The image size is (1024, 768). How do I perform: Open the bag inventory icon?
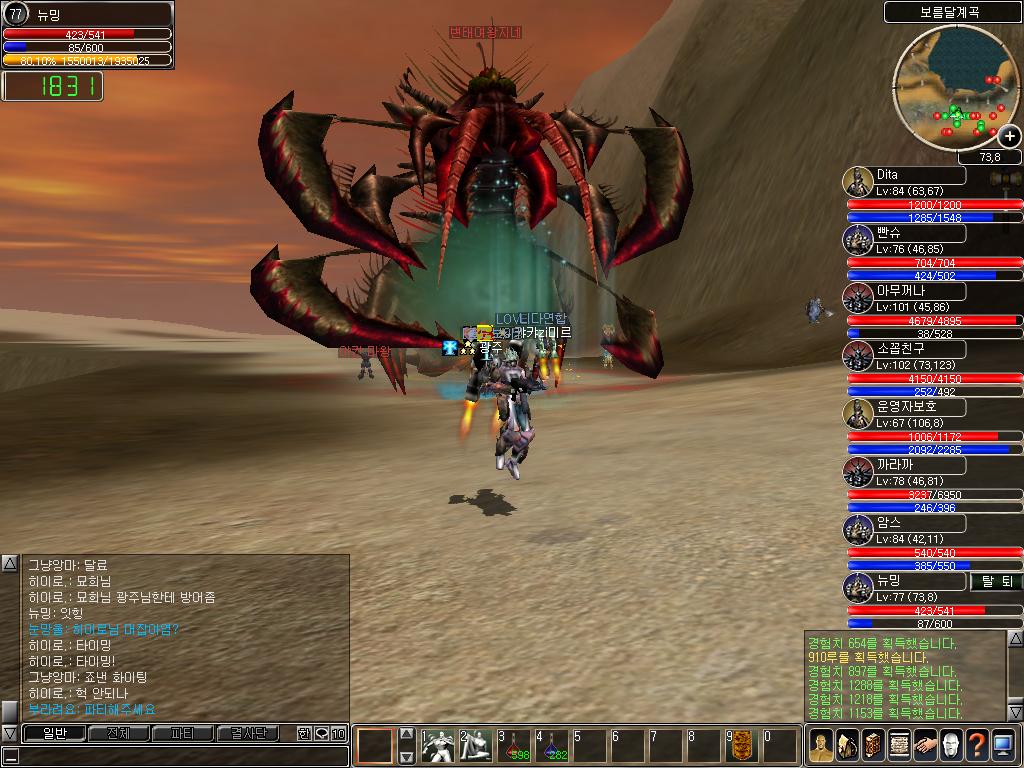point(847,745)
